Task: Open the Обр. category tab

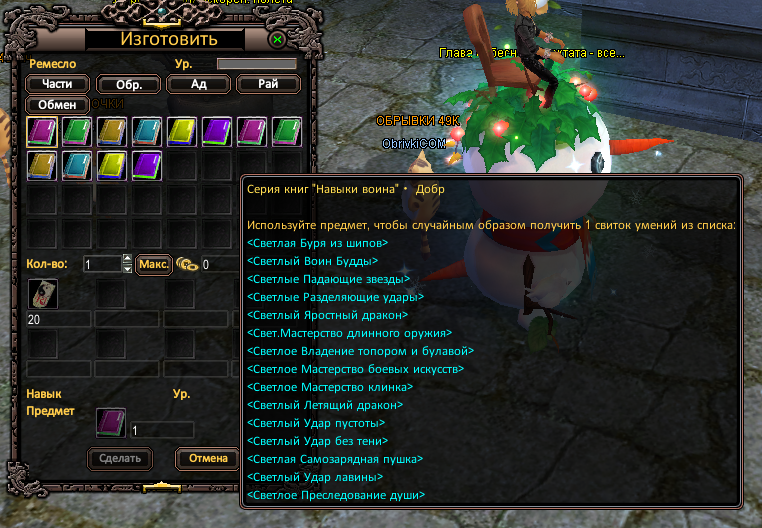Action: [128, 84]
